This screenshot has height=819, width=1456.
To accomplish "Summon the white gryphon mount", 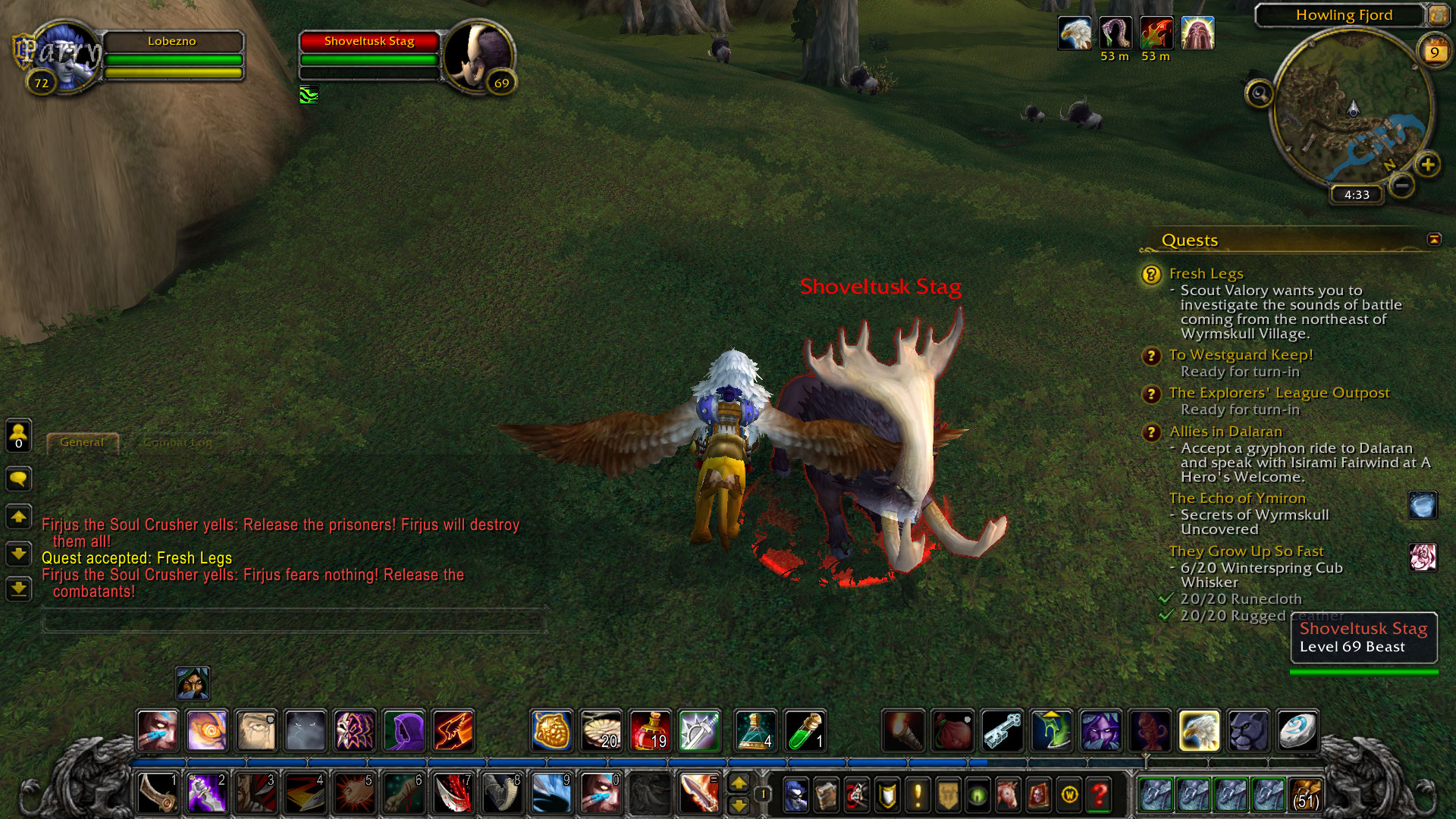I will (x=1199, y=730).
